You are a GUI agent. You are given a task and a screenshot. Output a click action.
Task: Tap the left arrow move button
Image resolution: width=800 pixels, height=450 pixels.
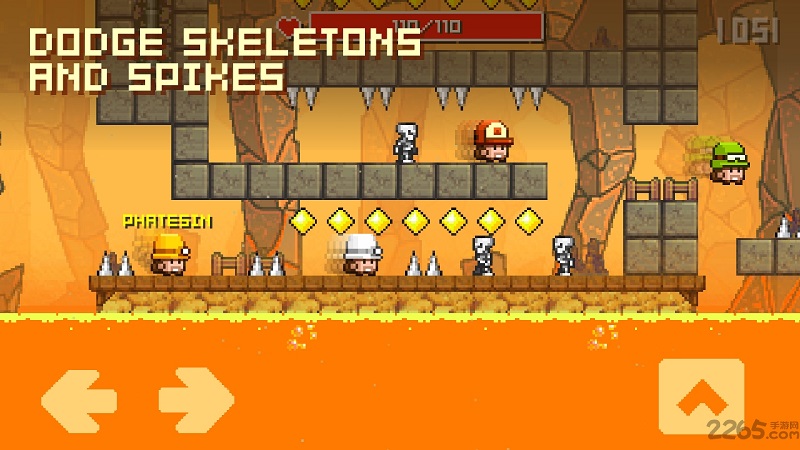click(x=78, y=399)
